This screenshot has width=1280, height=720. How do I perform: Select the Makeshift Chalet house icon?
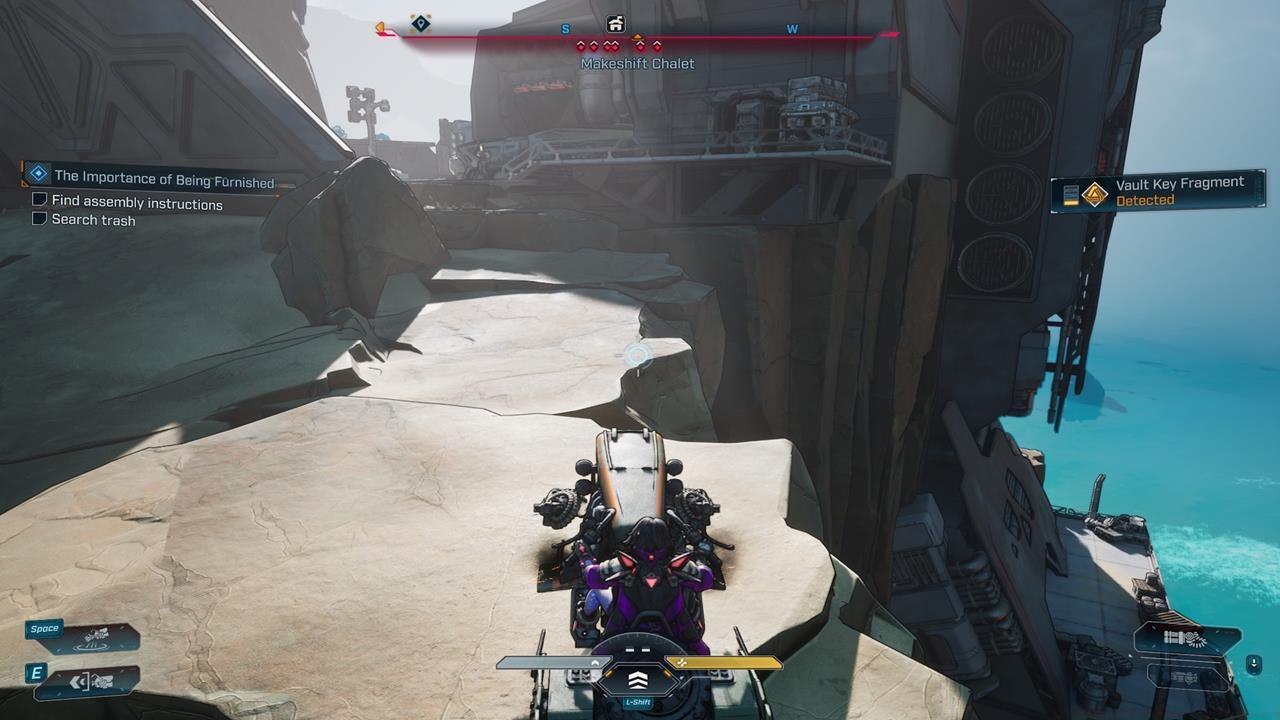pos(617,23)
